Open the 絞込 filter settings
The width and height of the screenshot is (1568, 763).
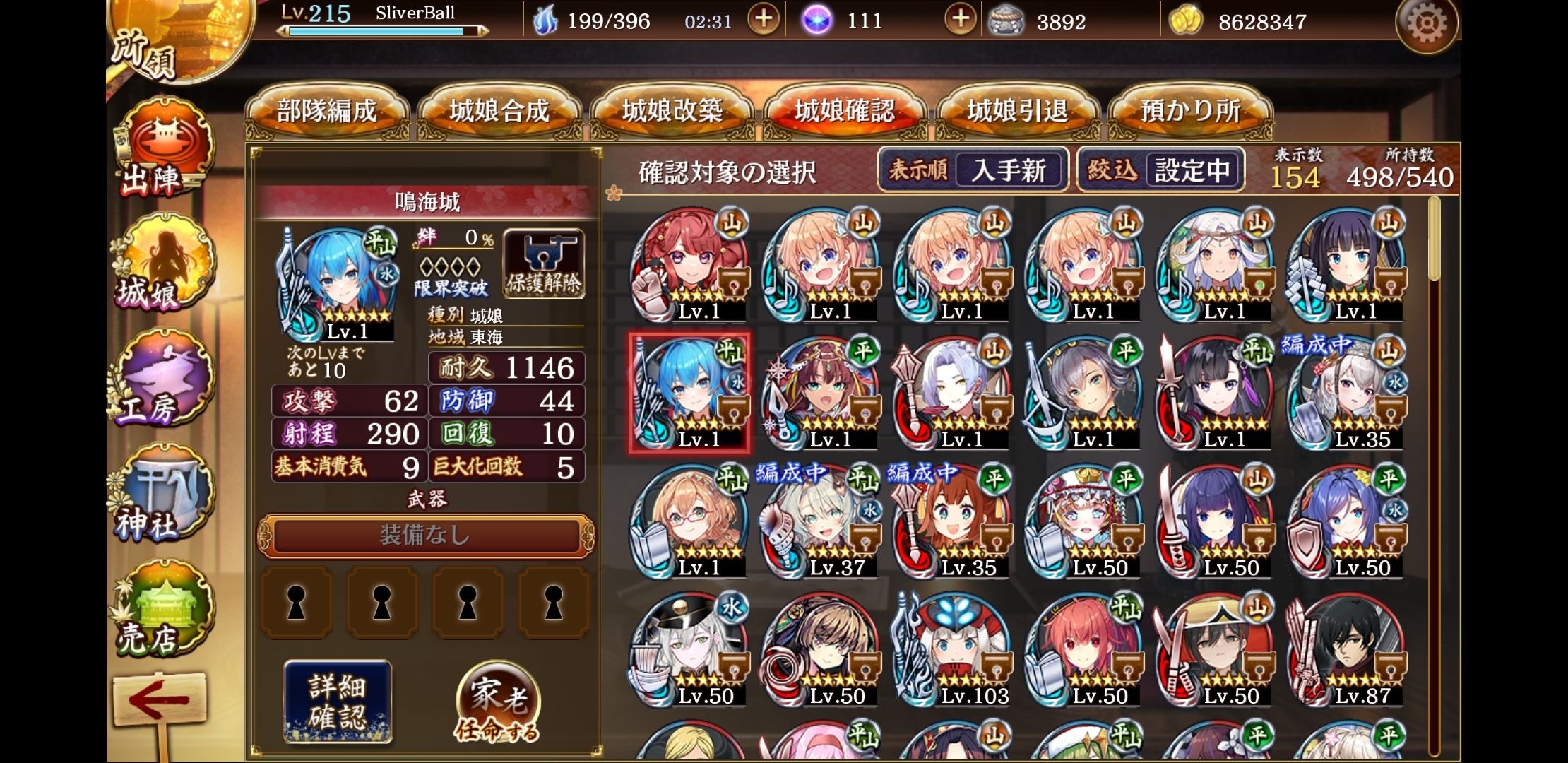pos(1160,170)
